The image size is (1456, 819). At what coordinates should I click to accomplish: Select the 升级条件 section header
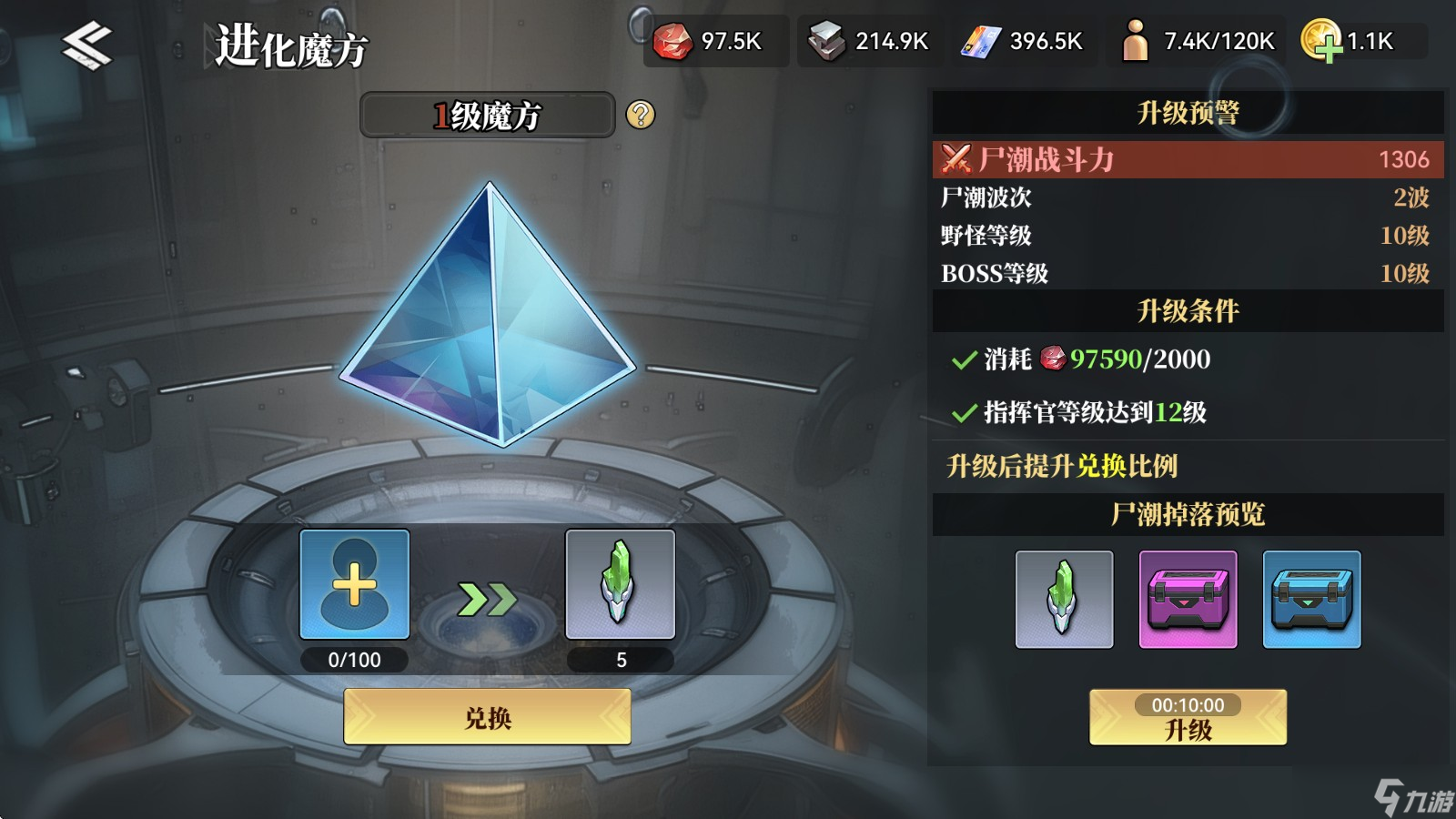1188,310
